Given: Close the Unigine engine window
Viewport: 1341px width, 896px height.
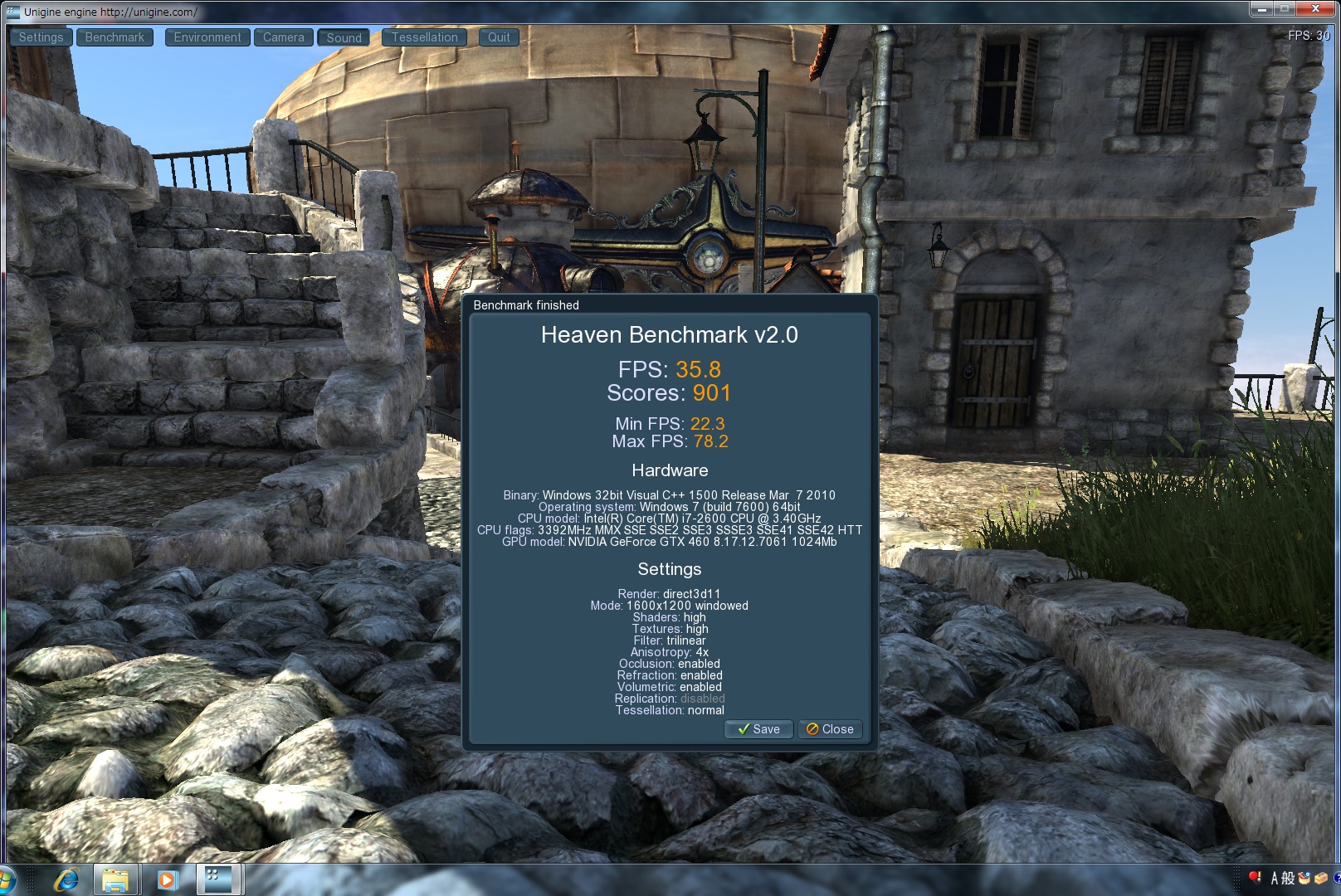Looking at the screenshot, I should (x=1316, y=9).
